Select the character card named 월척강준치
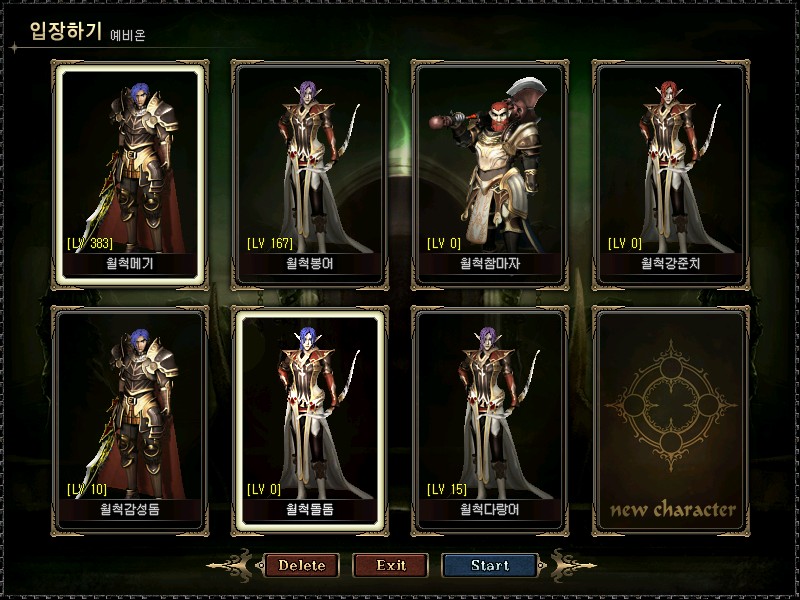Image resolution: width=800 pixels, height=600 pixels. pyautogui.click(x=669, y=172)
